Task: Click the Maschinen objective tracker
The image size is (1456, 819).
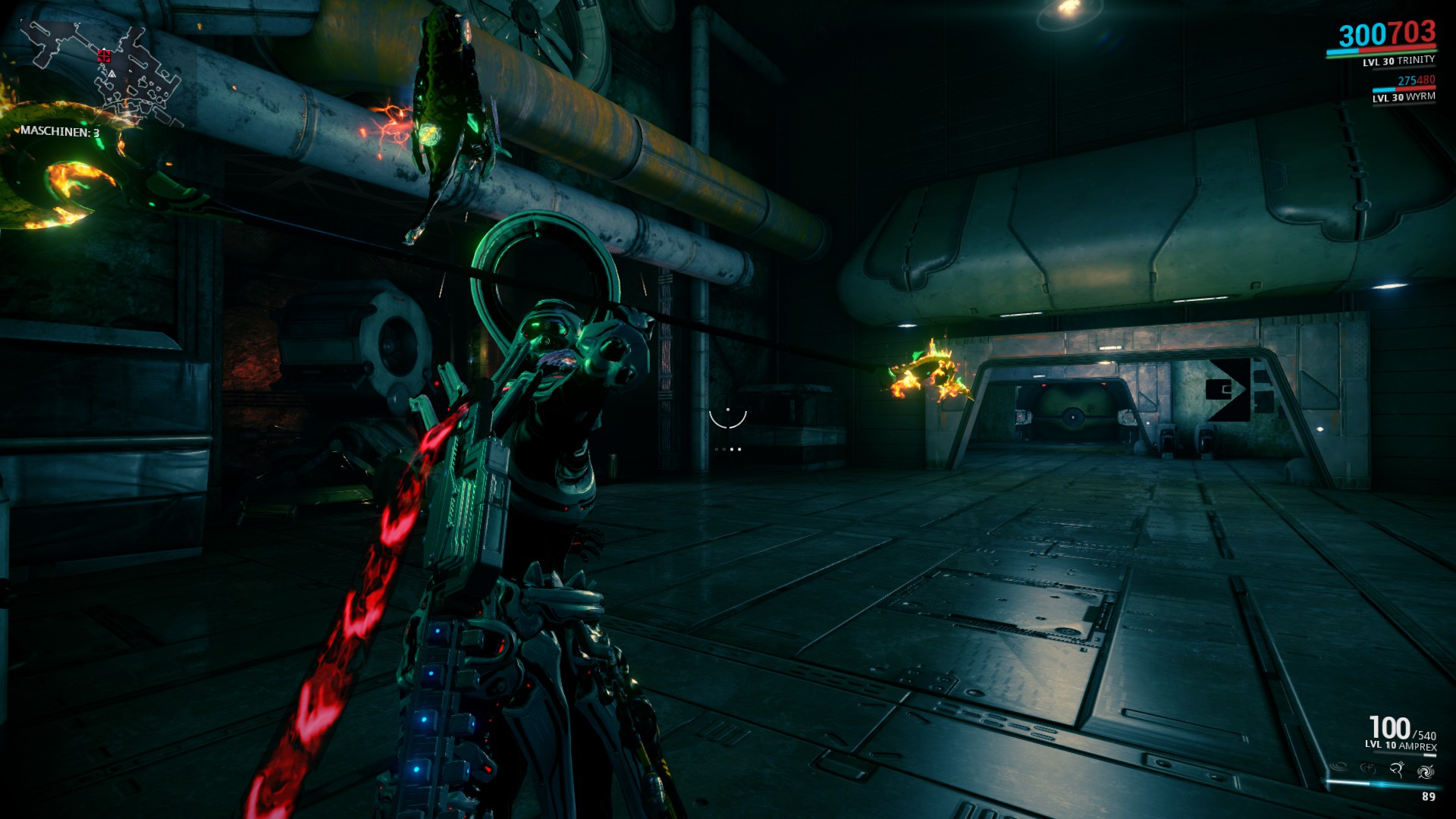Action: [x=60, y=132]
